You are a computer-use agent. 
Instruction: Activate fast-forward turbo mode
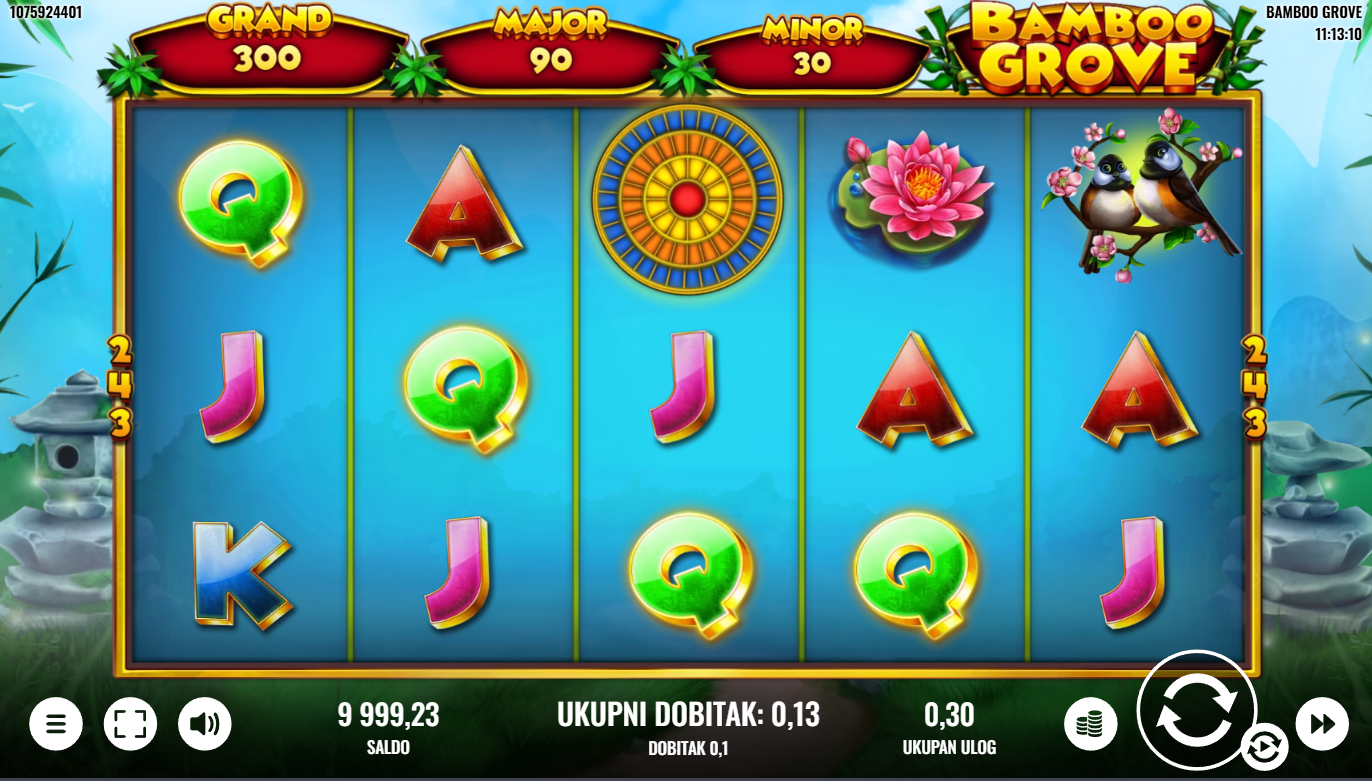tap(1322, 724)
